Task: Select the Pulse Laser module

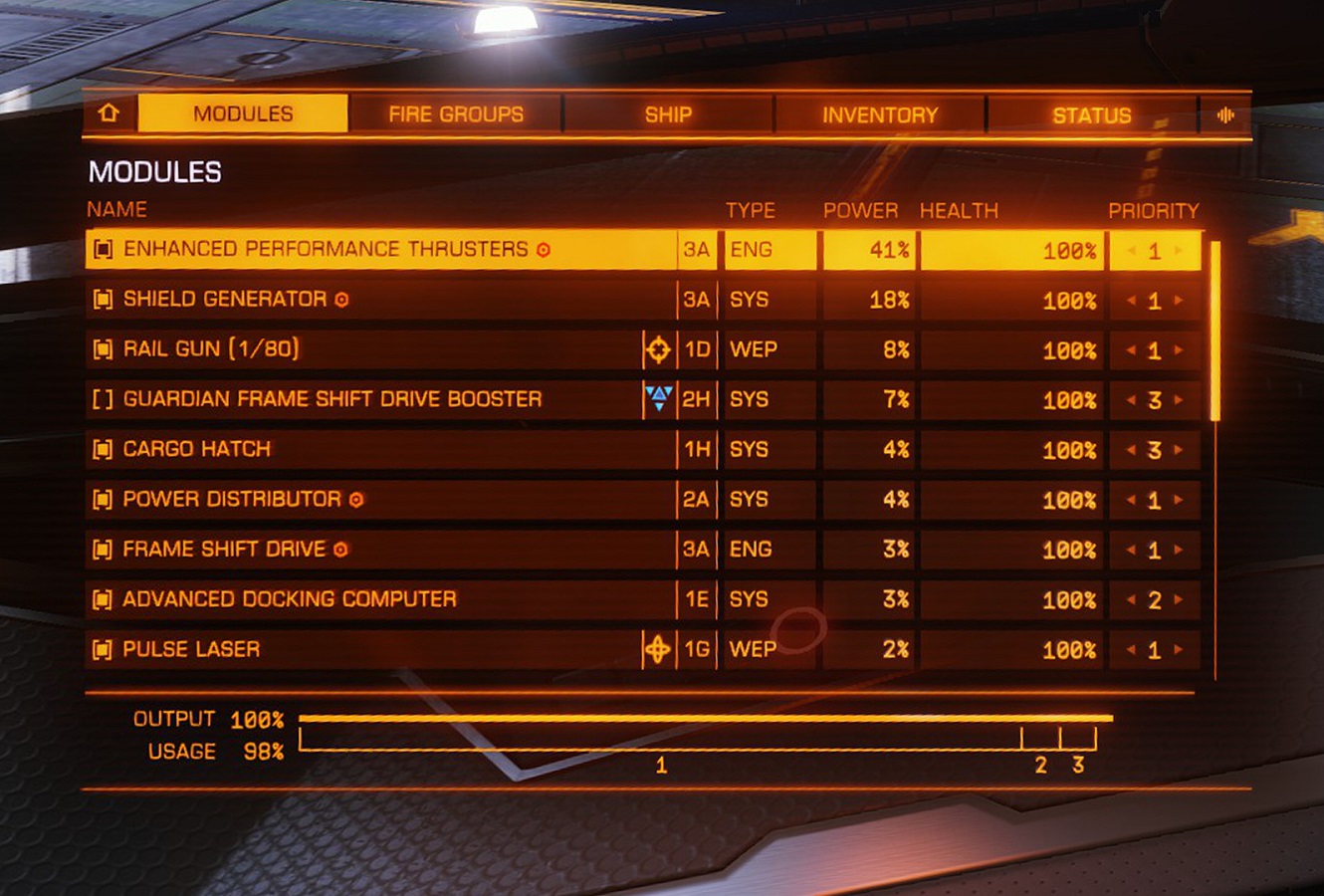Action: [x=191, y=649]
